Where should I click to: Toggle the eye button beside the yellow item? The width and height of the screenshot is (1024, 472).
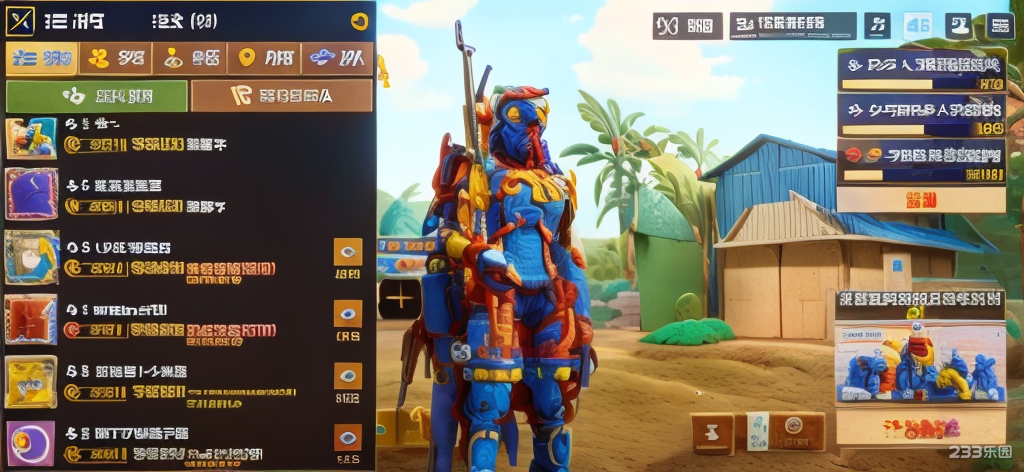(347, 376)
